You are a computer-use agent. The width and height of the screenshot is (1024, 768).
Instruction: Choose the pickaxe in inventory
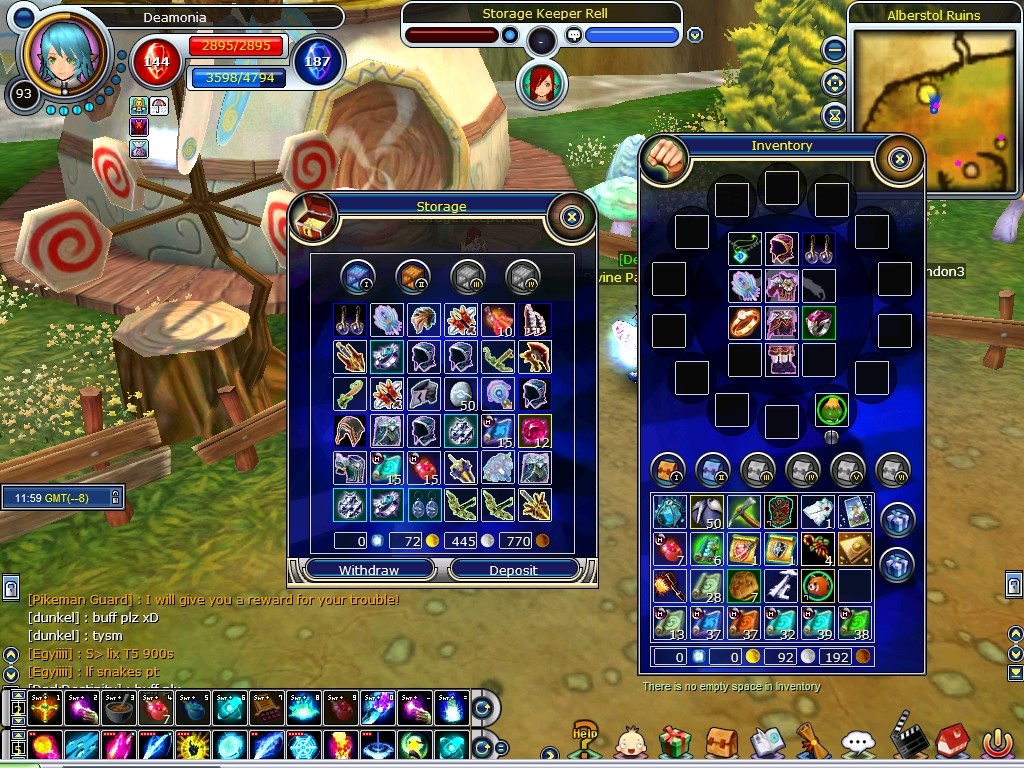(x=743, y=511)
